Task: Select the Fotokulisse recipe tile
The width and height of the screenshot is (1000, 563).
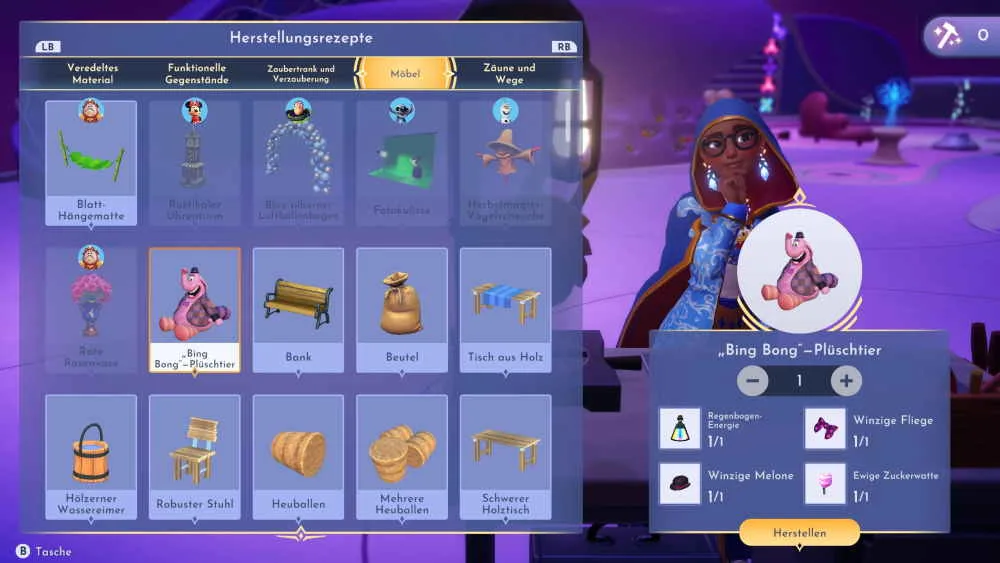Action: pos(402,162)
